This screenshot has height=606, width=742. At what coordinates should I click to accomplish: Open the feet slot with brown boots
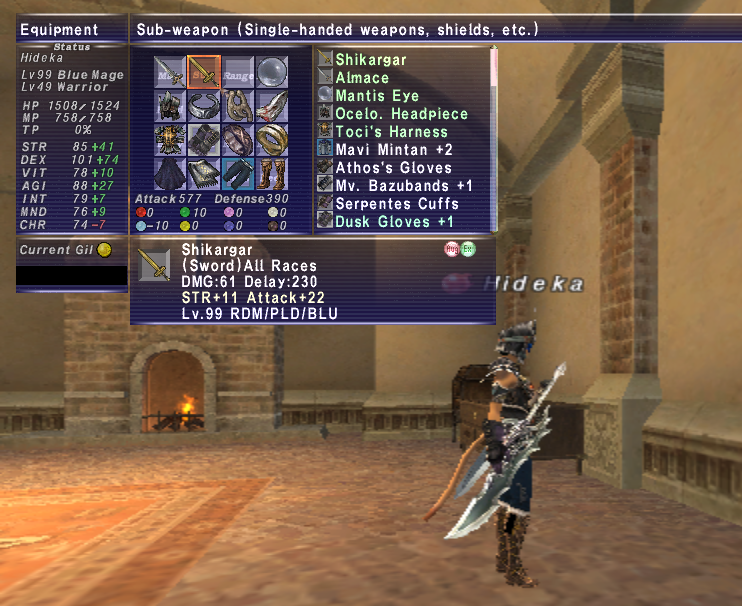272,172
